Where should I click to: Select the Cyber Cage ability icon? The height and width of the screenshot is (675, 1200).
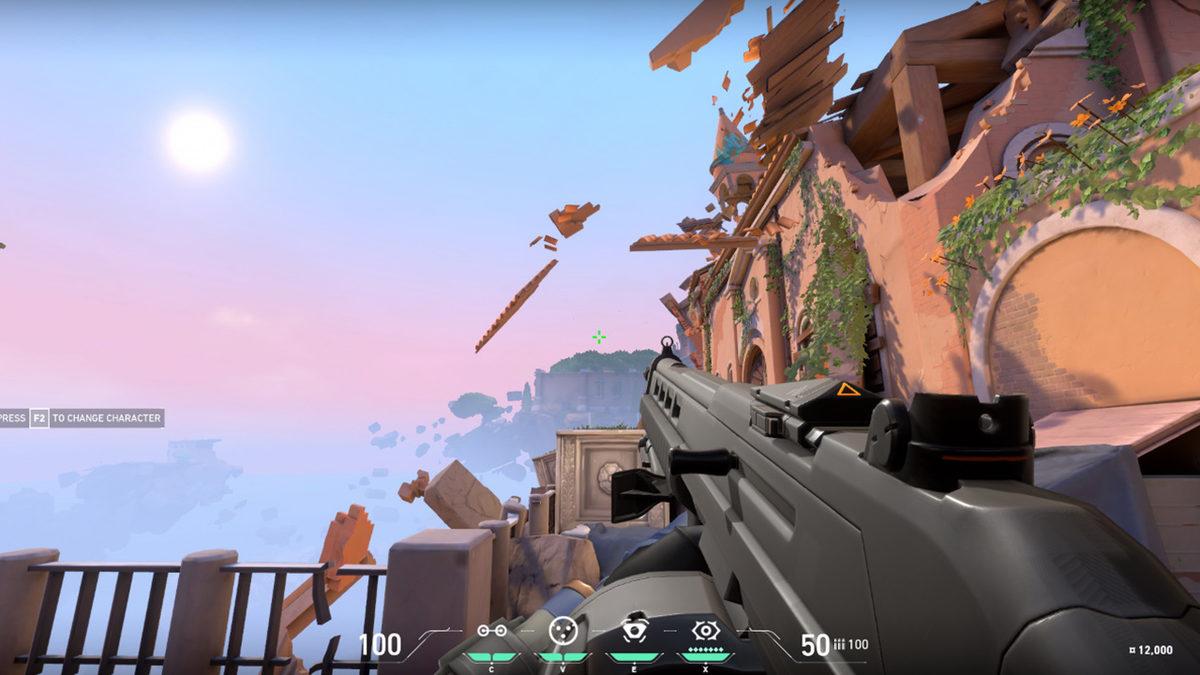(x=563, y=630)
